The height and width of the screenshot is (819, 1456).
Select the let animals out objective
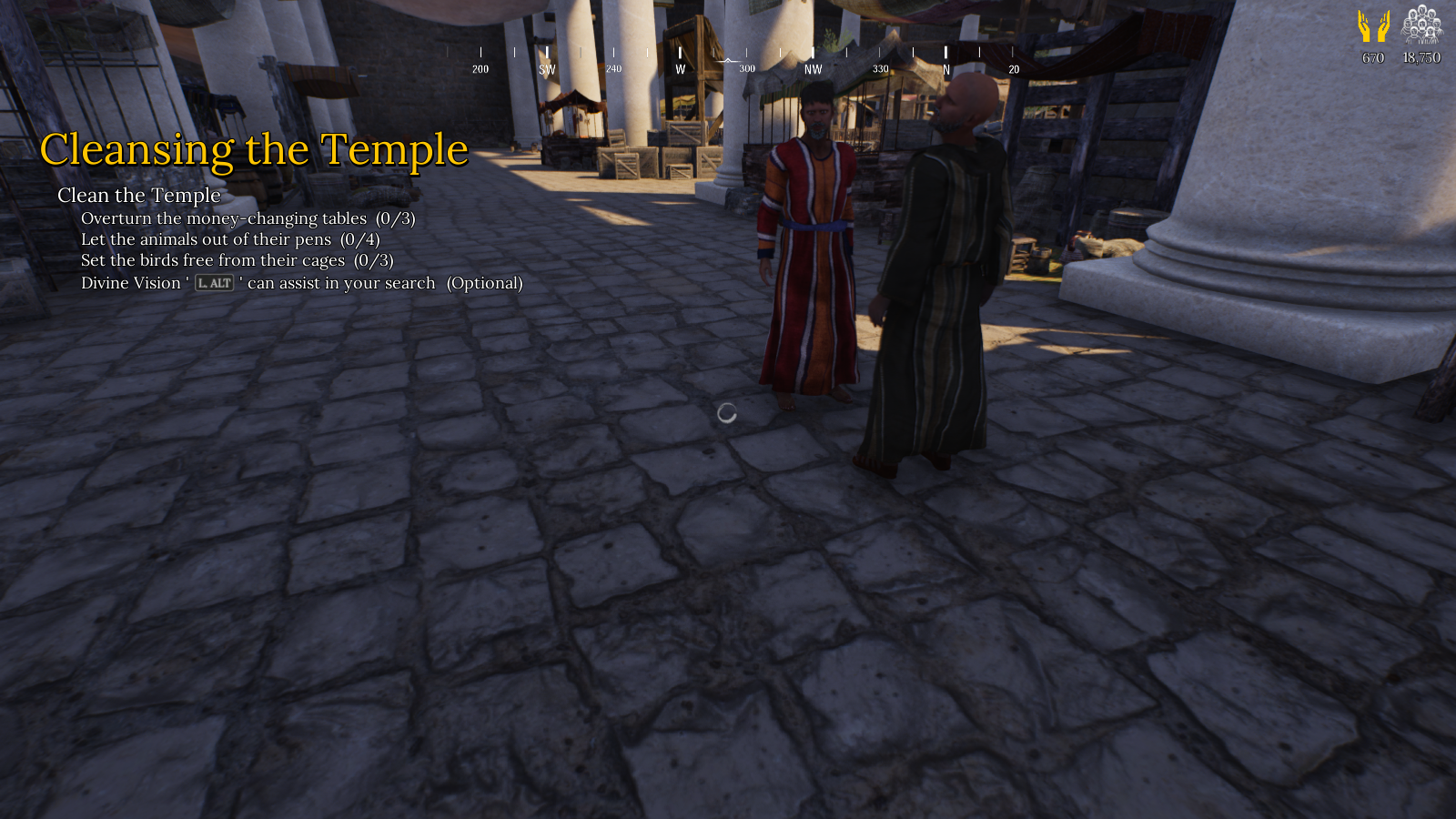pyautogui.click(x=229, y=239)
